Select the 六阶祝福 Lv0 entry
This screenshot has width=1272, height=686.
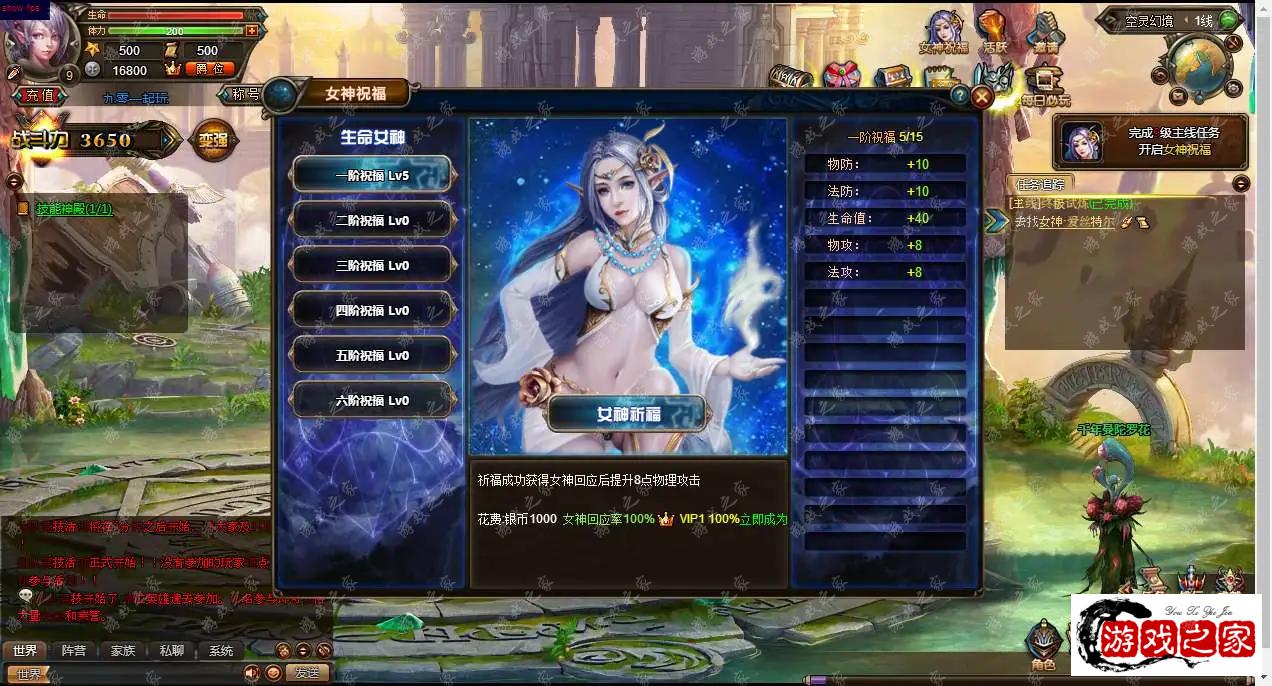[372, 400]
